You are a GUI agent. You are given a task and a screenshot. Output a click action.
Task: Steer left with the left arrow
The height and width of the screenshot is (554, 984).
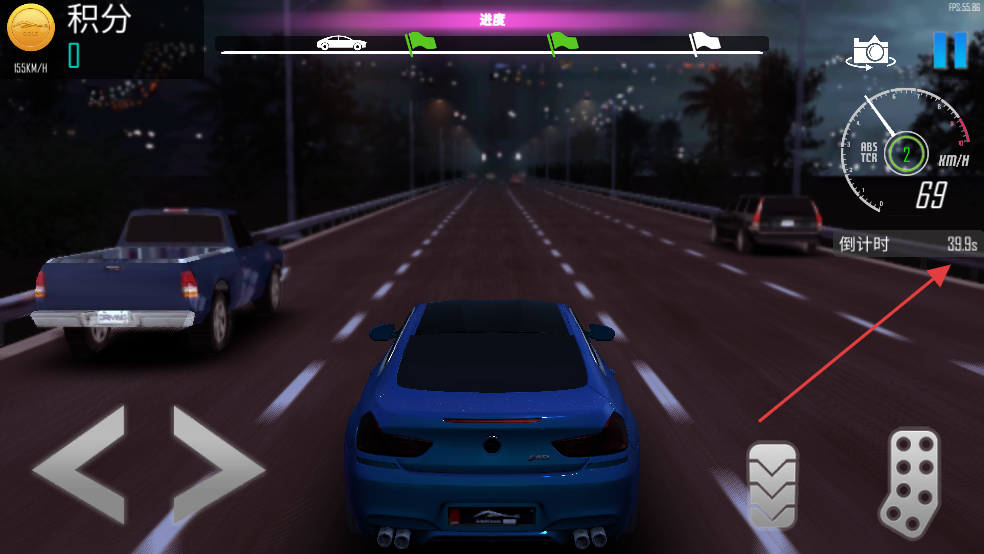click(80, 464)
